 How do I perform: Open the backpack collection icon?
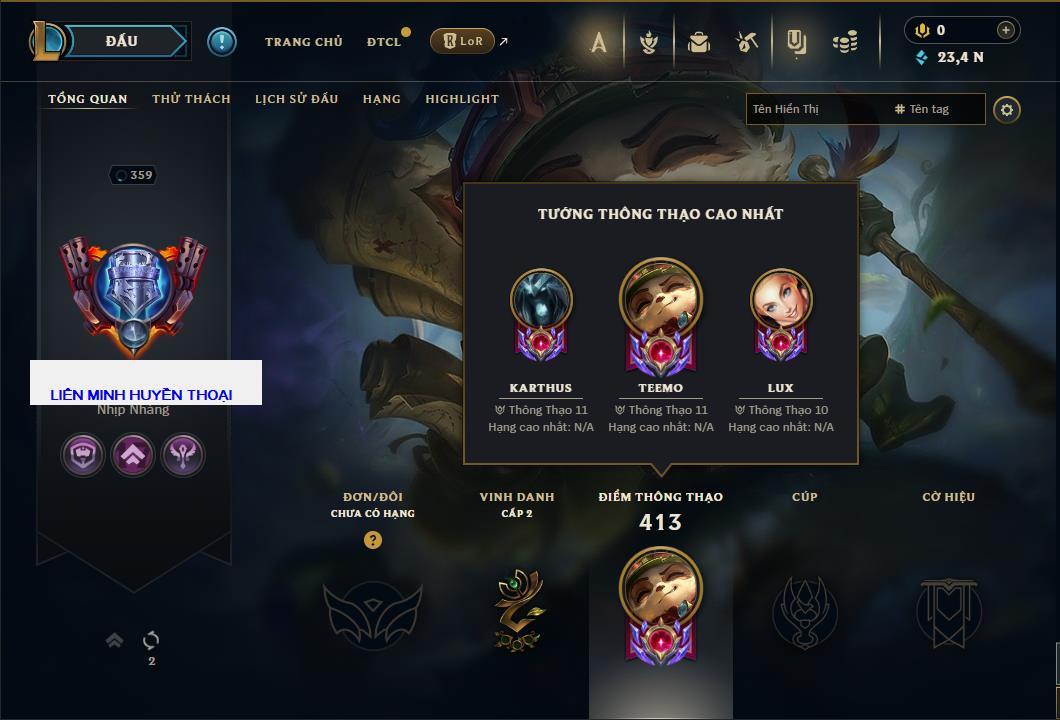[x=699, y=42]
